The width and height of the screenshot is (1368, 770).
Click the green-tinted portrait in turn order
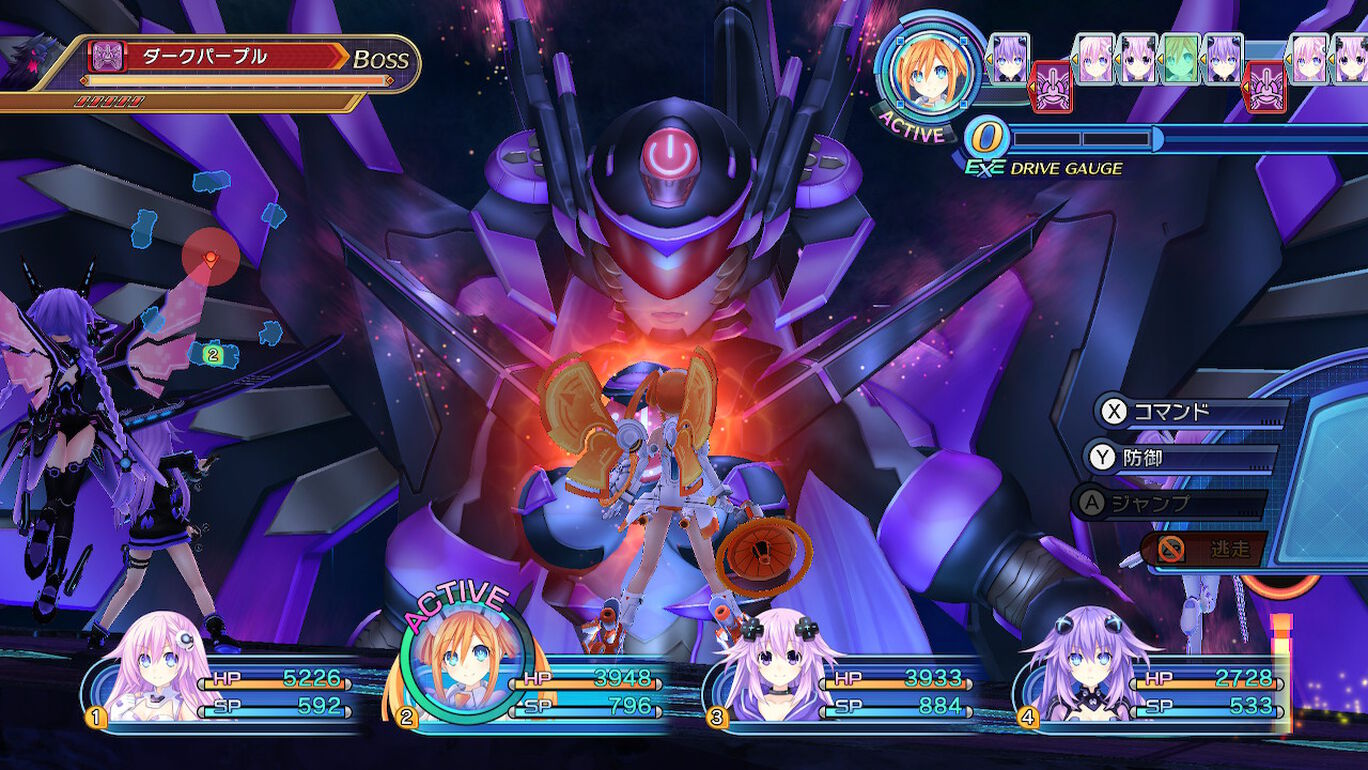click(x=1180, y=60)
